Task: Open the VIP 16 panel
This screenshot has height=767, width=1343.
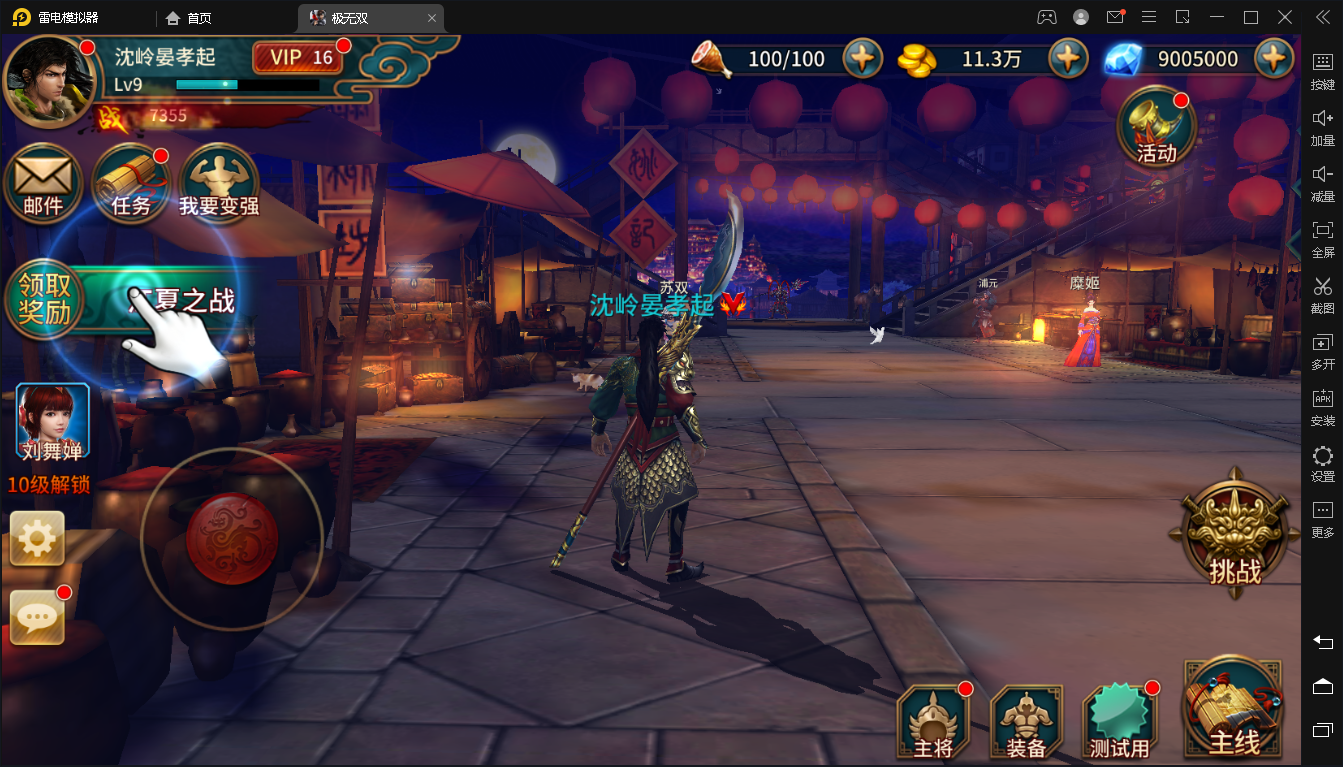Action: [x=299, y=58]
